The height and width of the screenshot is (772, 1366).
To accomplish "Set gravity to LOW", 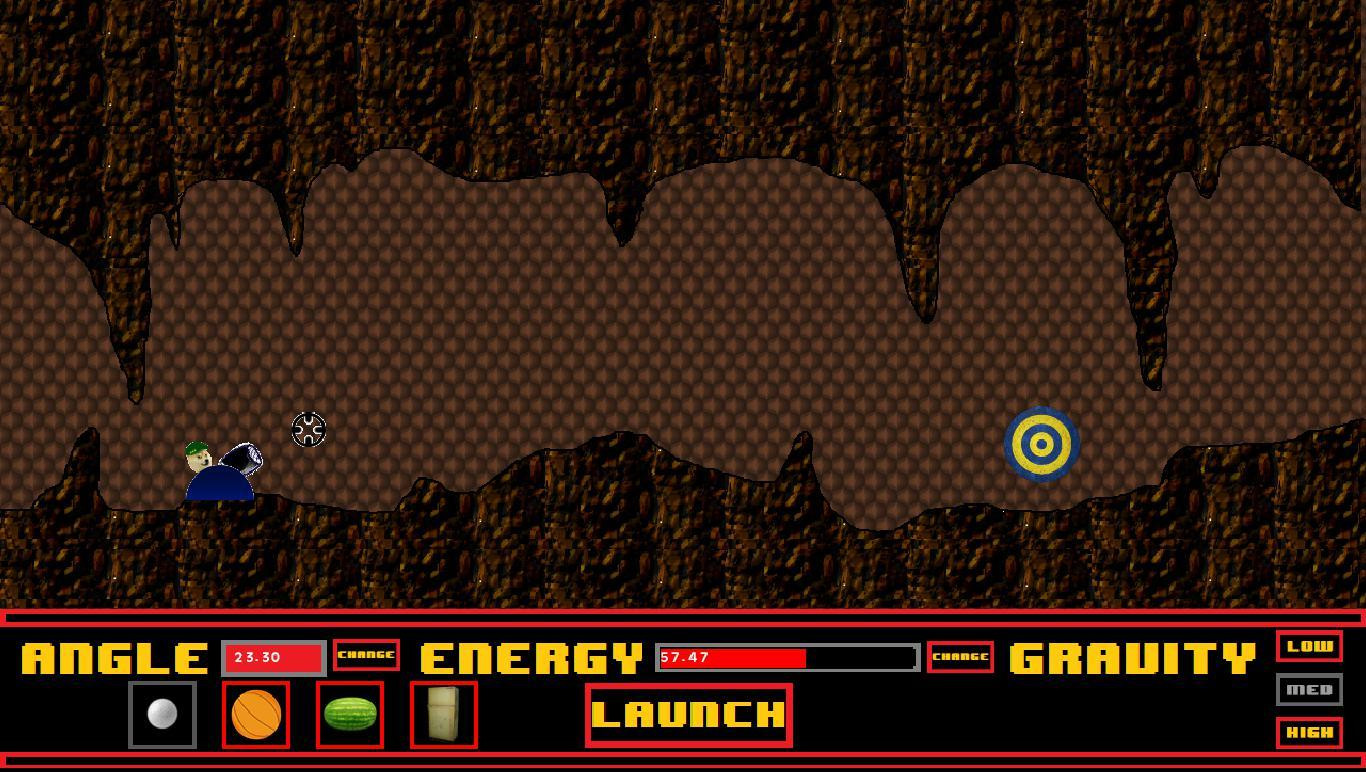I will coord(1310,647).
